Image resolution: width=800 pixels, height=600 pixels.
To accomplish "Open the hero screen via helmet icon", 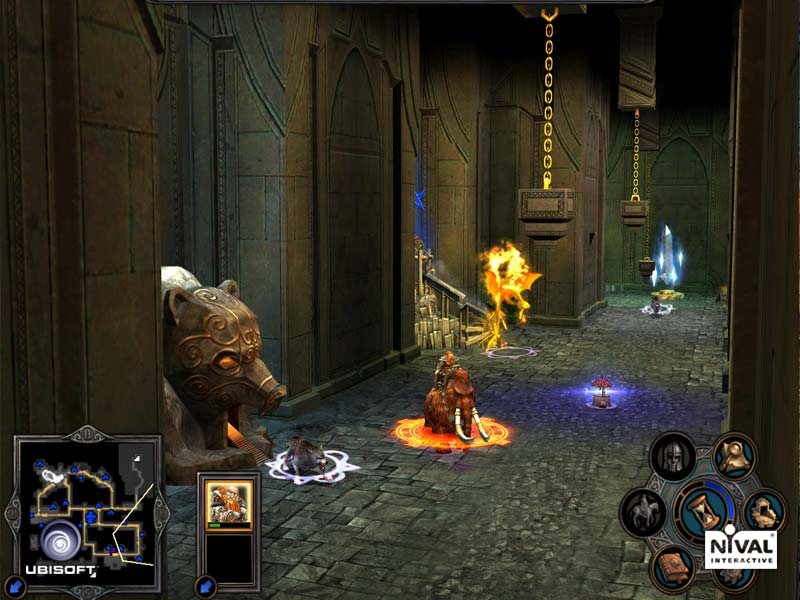I will click(x=672, y=458).
